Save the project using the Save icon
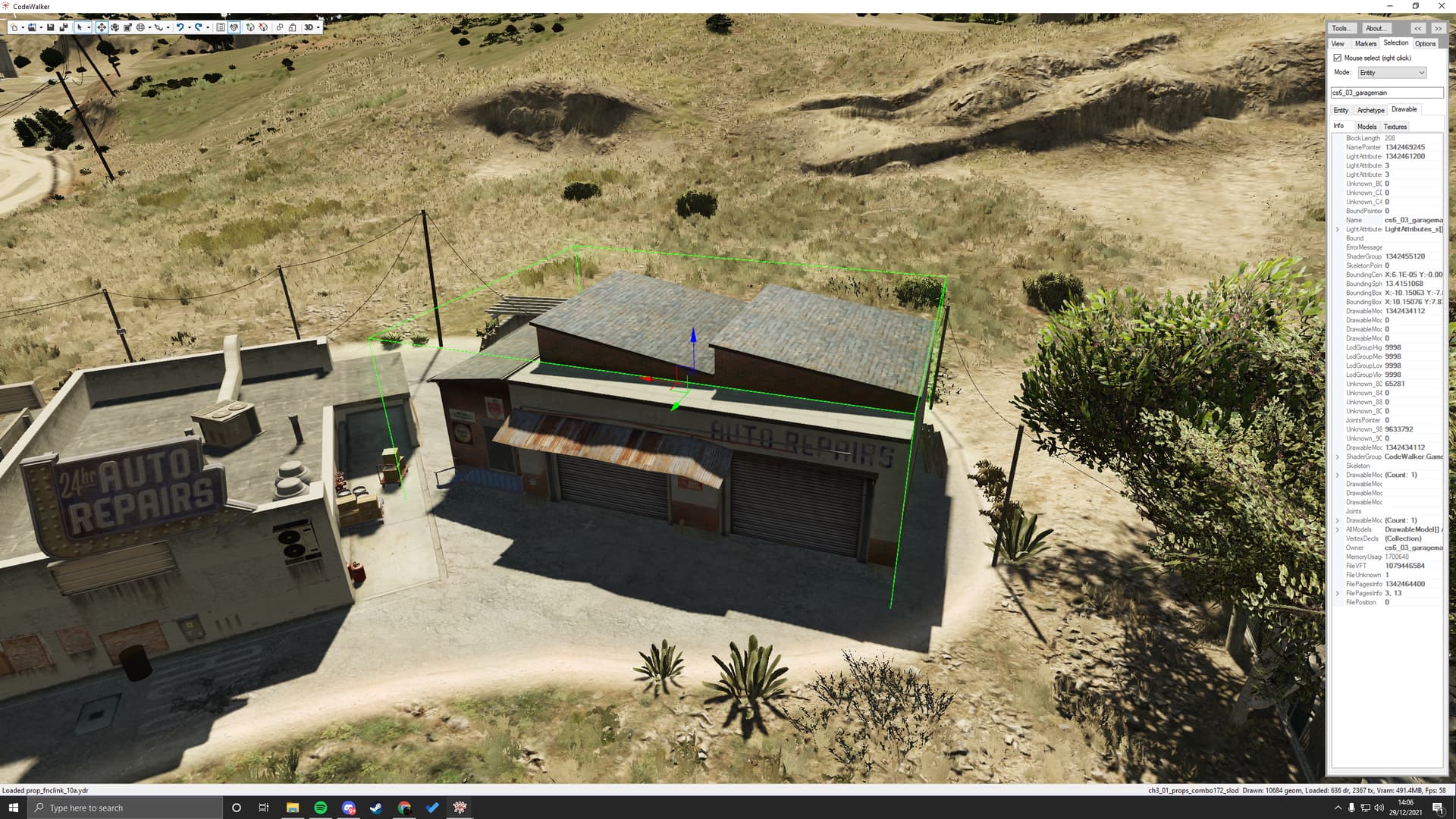The image size is (1456, 819). pos(51,27)
